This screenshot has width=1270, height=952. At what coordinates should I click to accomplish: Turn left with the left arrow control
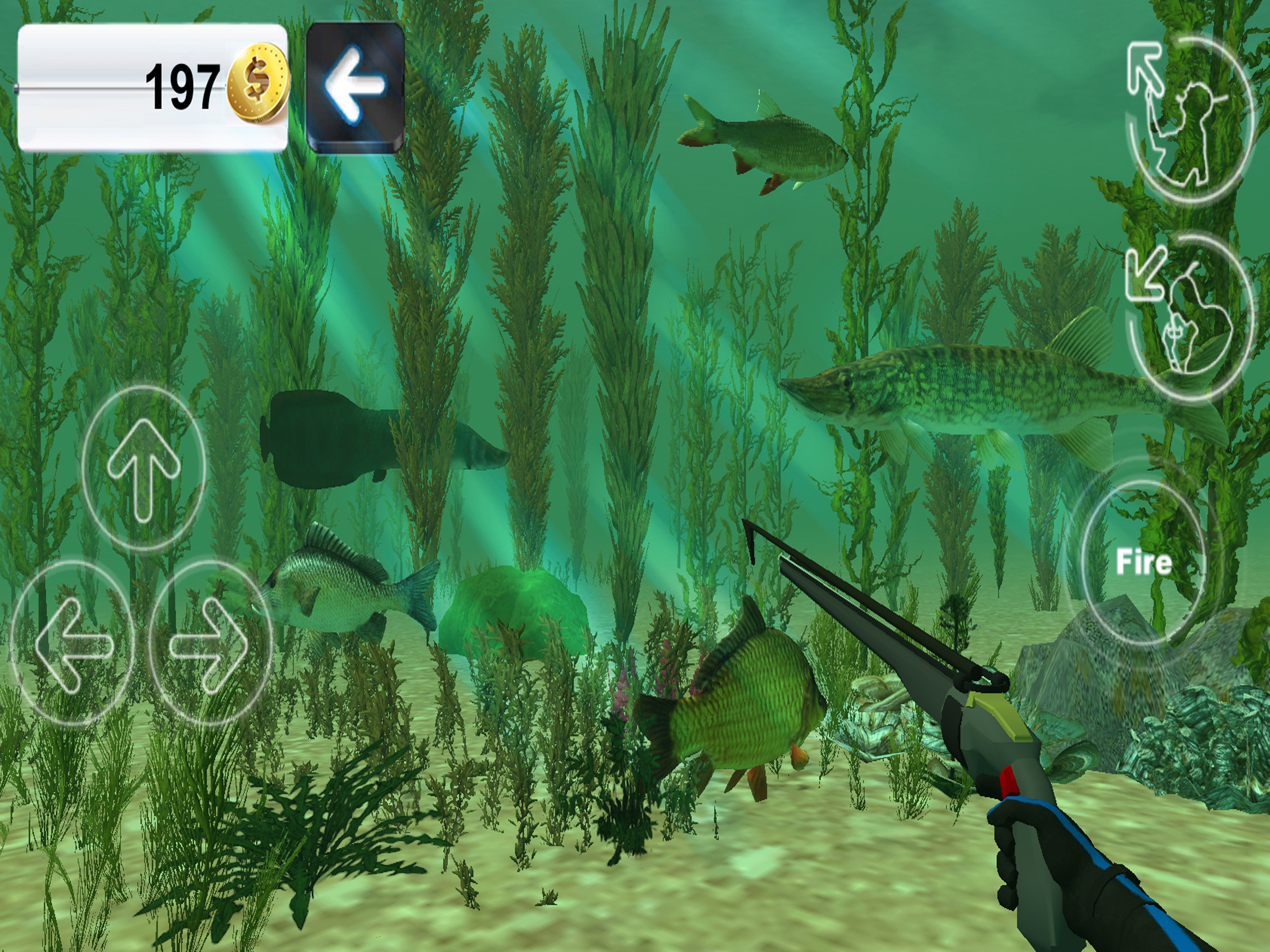click(72, 642)
